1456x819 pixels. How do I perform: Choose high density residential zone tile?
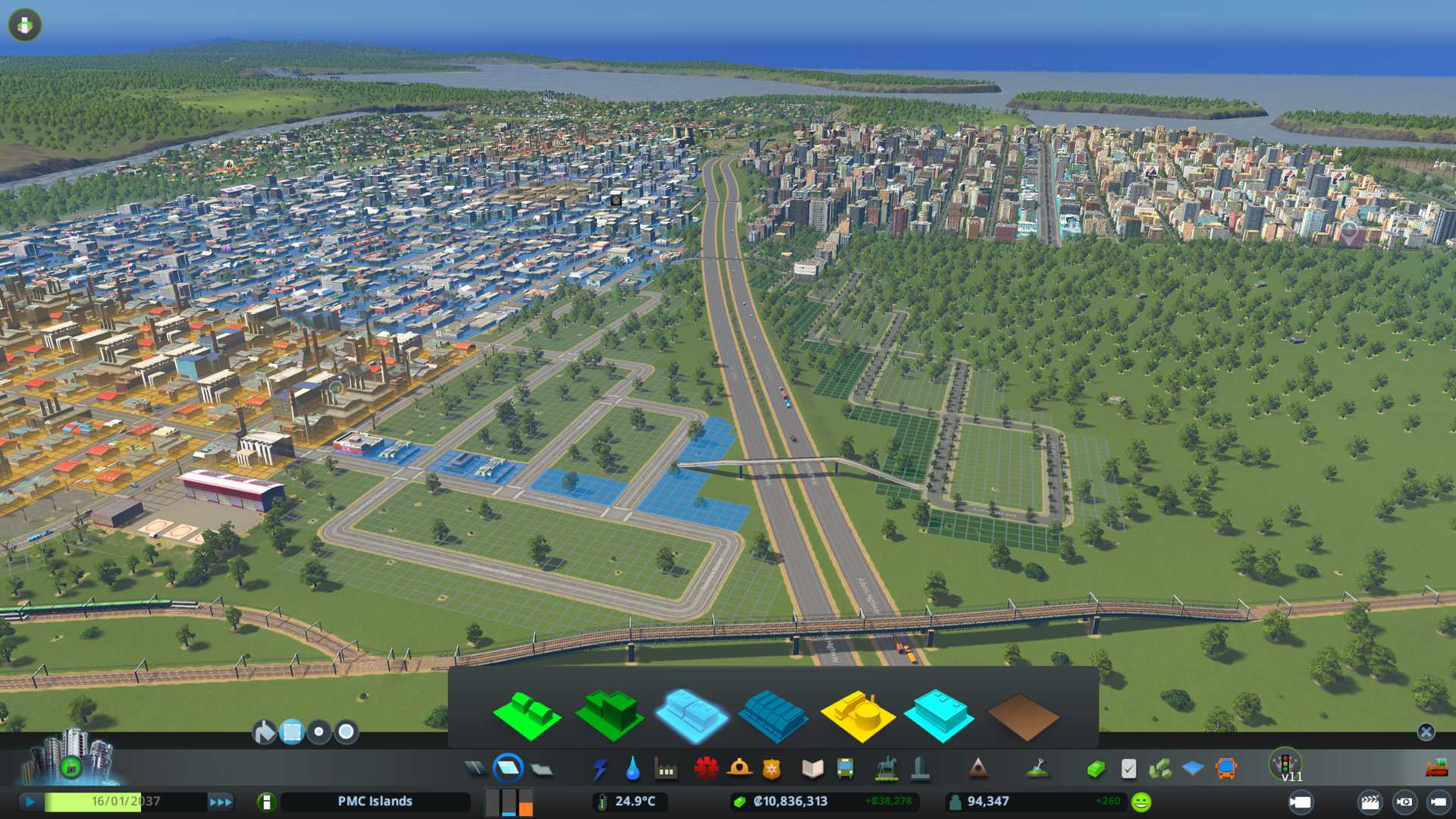tap(609, 715)
